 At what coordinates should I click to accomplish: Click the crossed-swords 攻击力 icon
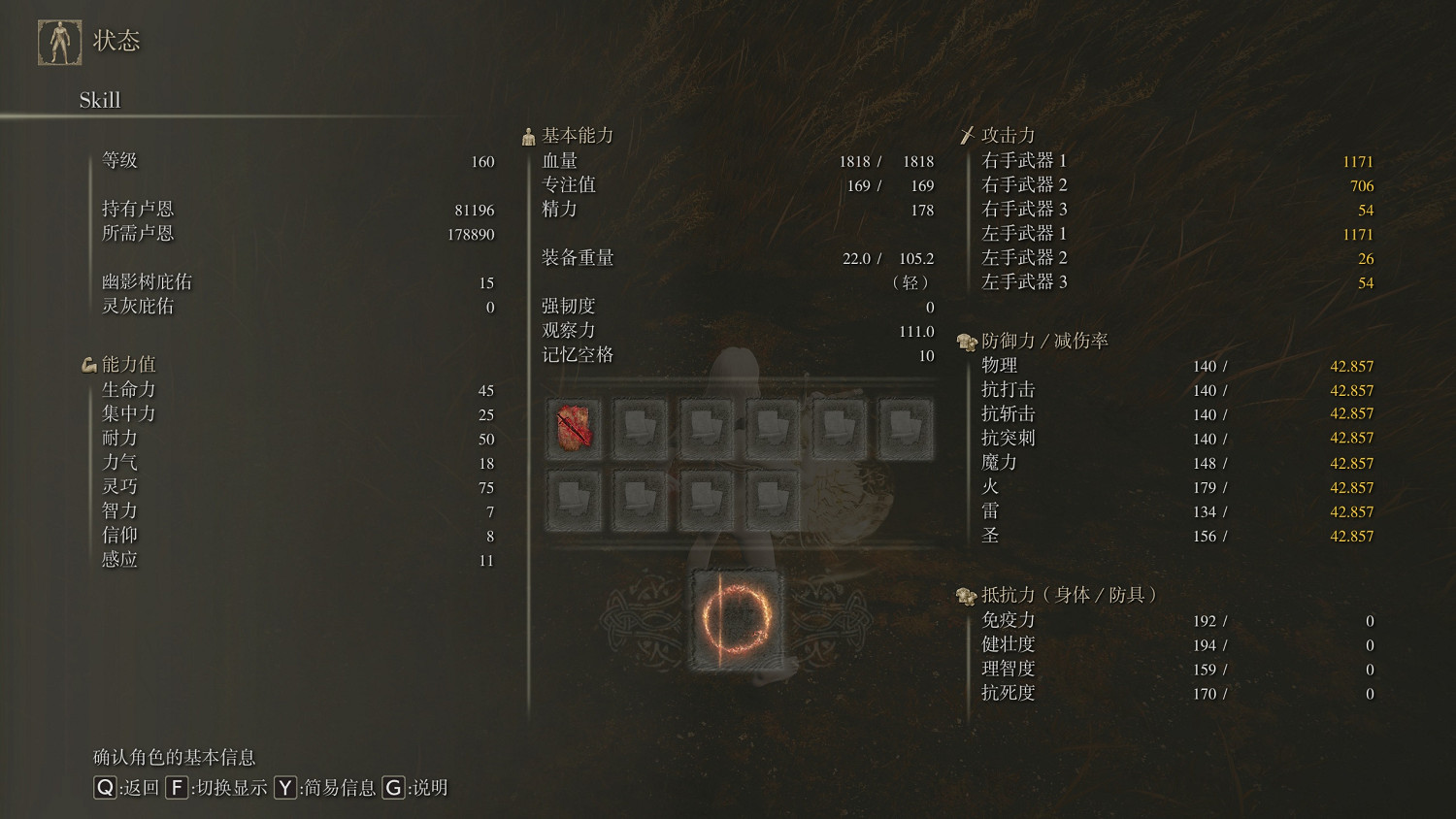tap(967, 135)
